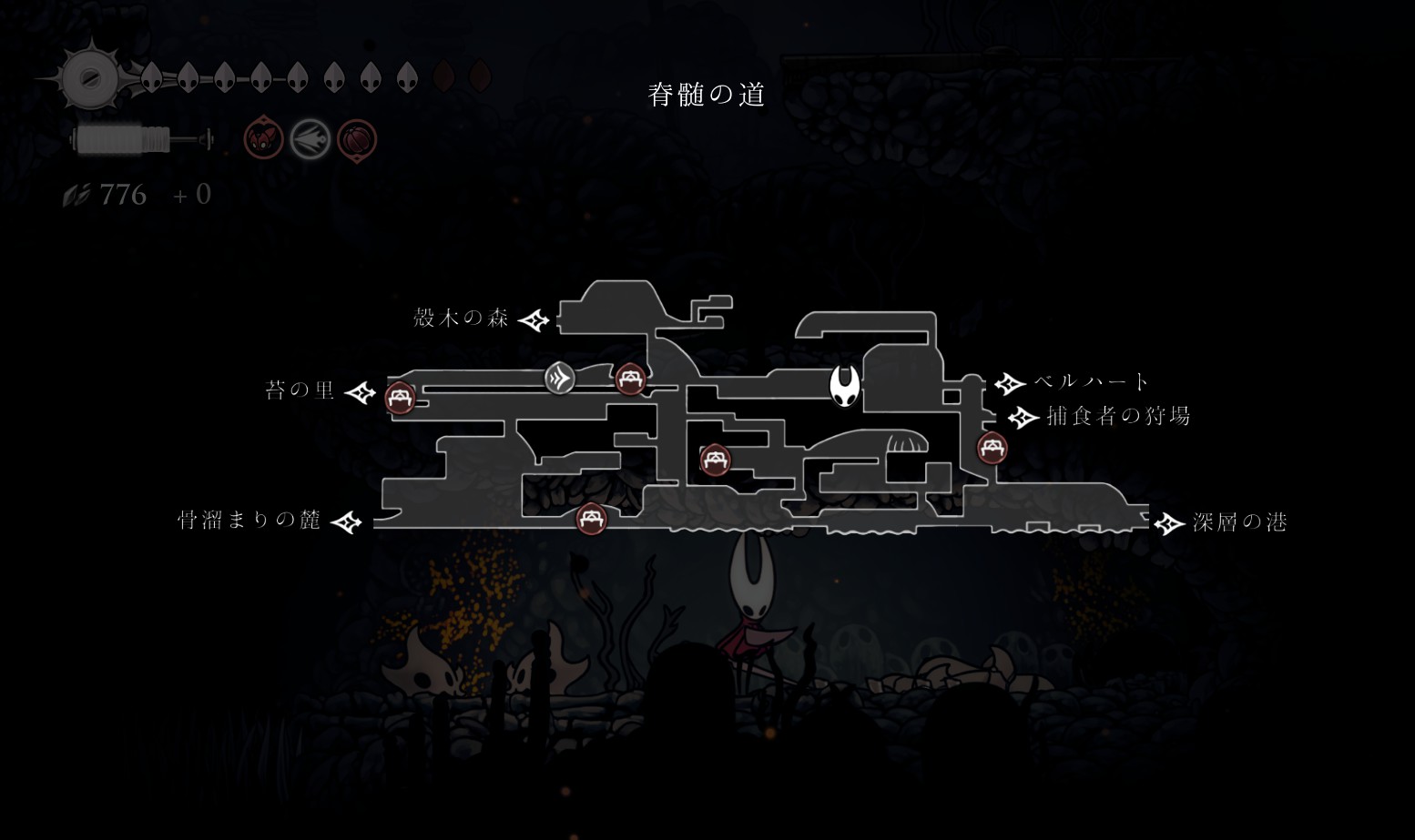This screenshot has width=1415, height=840.
Task: Select the 殻木の森 exit arrow marker
Action: click(x=534, y=320)
